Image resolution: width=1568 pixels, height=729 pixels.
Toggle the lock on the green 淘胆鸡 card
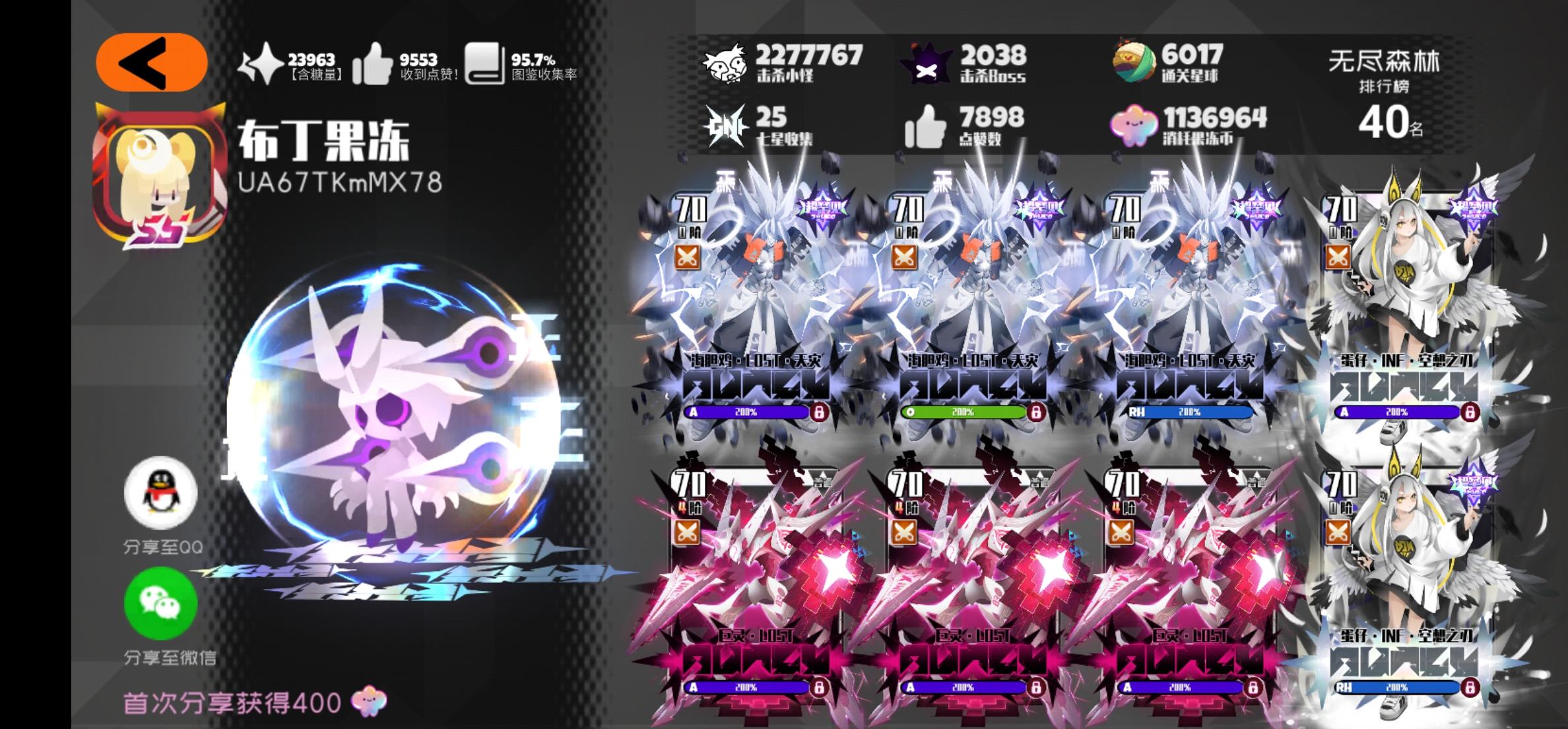coord(1037,412)
